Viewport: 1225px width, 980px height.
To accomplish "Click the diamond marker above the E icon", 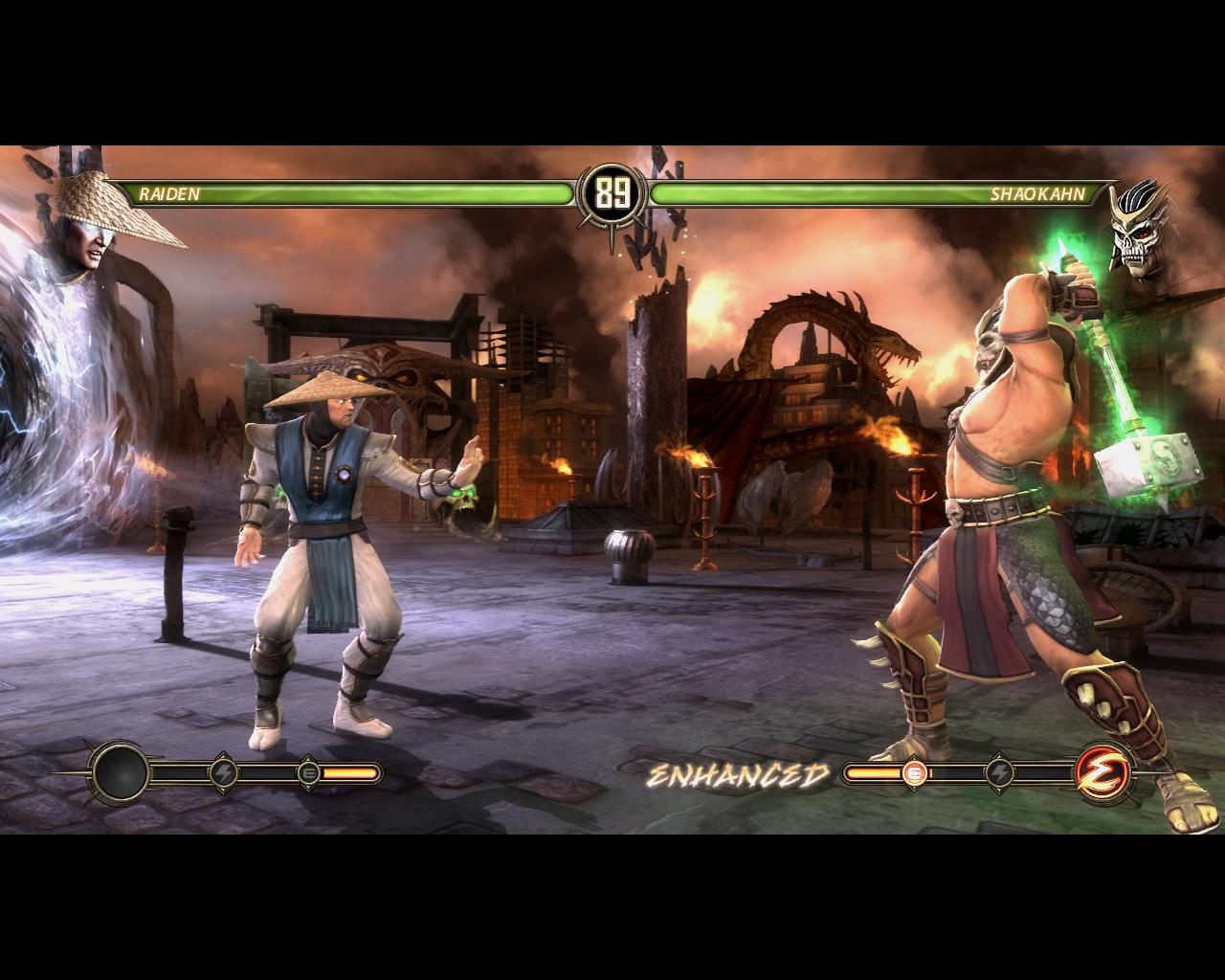I will coord(308,757).
